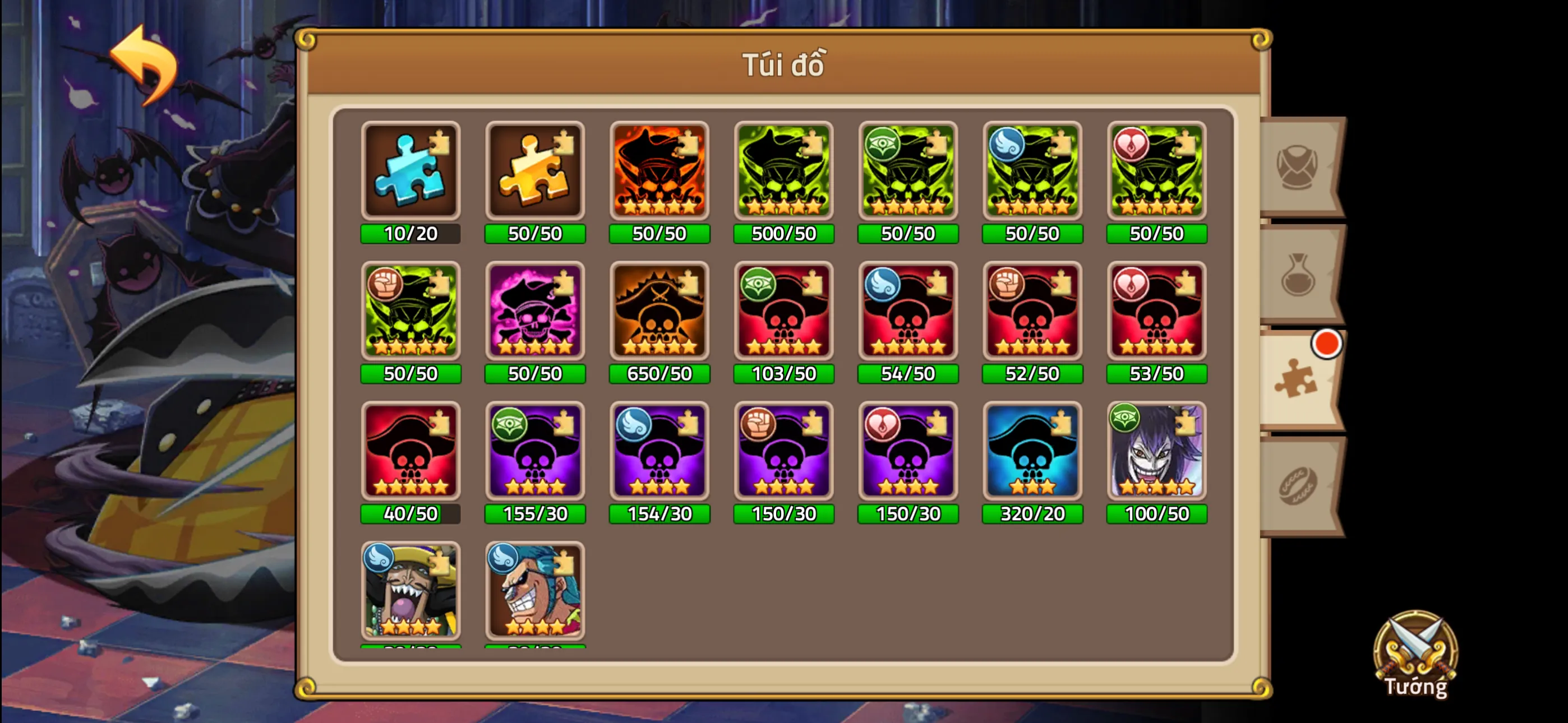This screenshot has height=723, width=1568.
Task: Open the orange 650/50 skull fragment
Action: 659,312
